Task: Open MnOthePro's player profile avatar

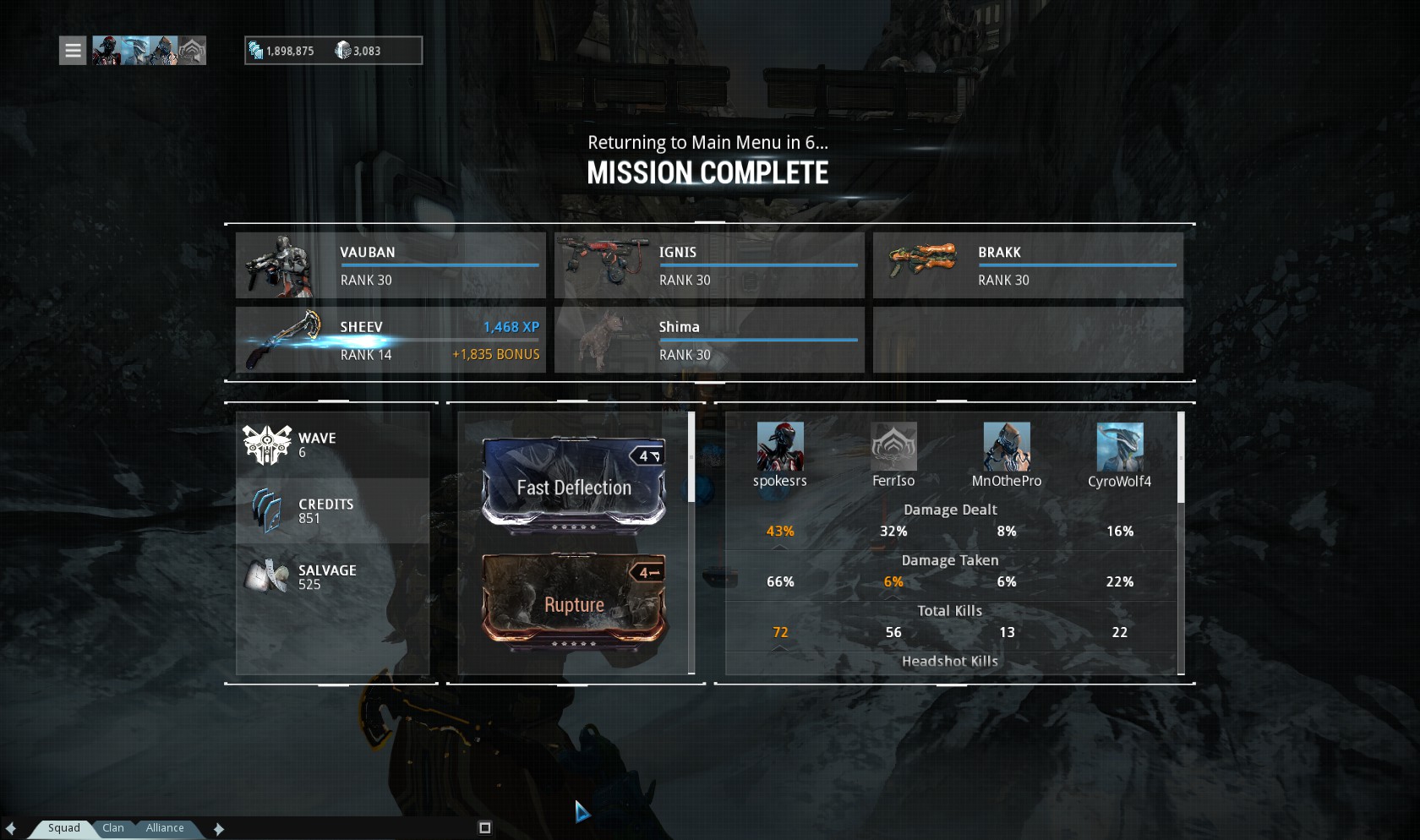Action: [1006, 446]
